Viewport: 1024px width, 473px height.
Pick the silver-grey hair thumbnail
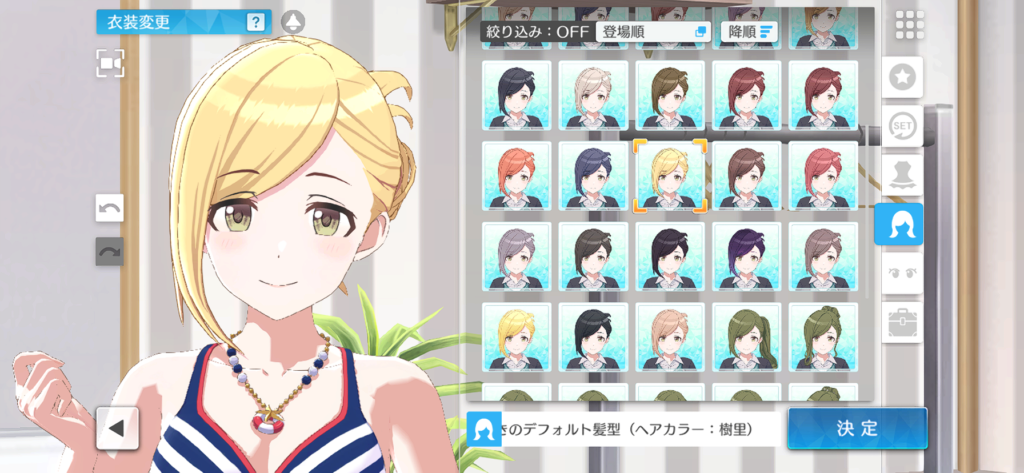(x=516, y=256)
